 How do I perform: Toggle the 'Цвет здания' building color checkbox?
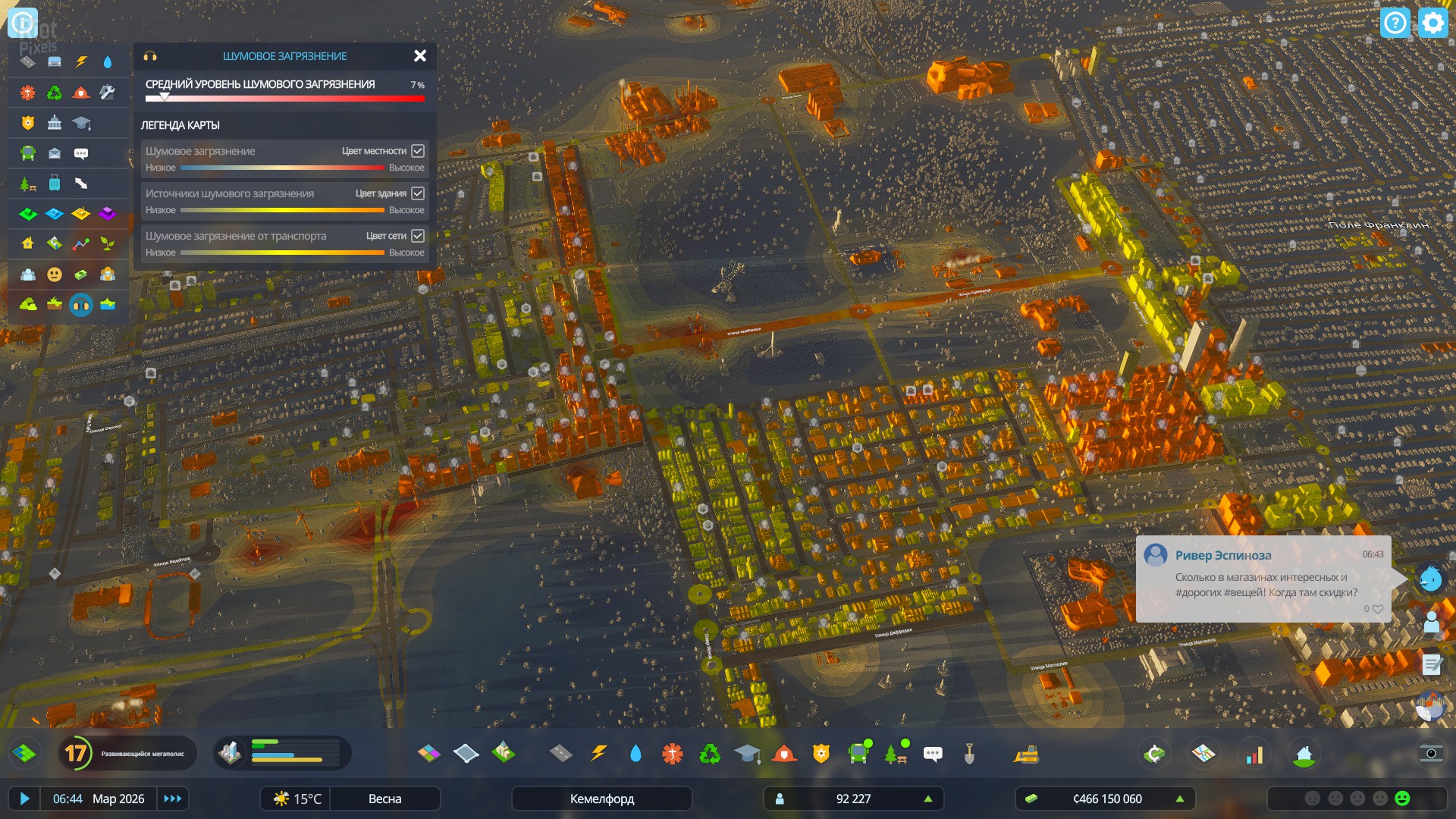[x=418, y=193]
